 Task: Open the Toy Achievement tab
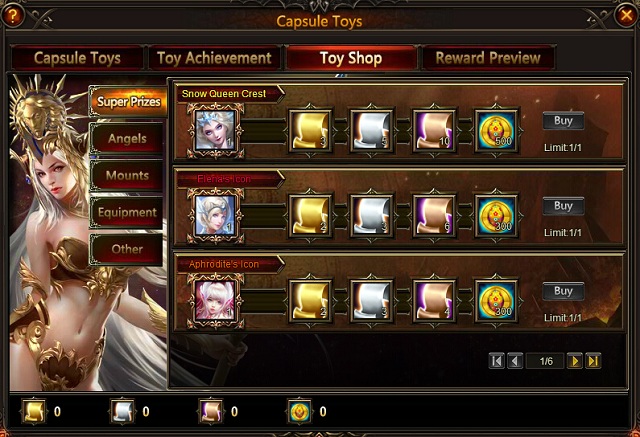click(x=214, y=58)
